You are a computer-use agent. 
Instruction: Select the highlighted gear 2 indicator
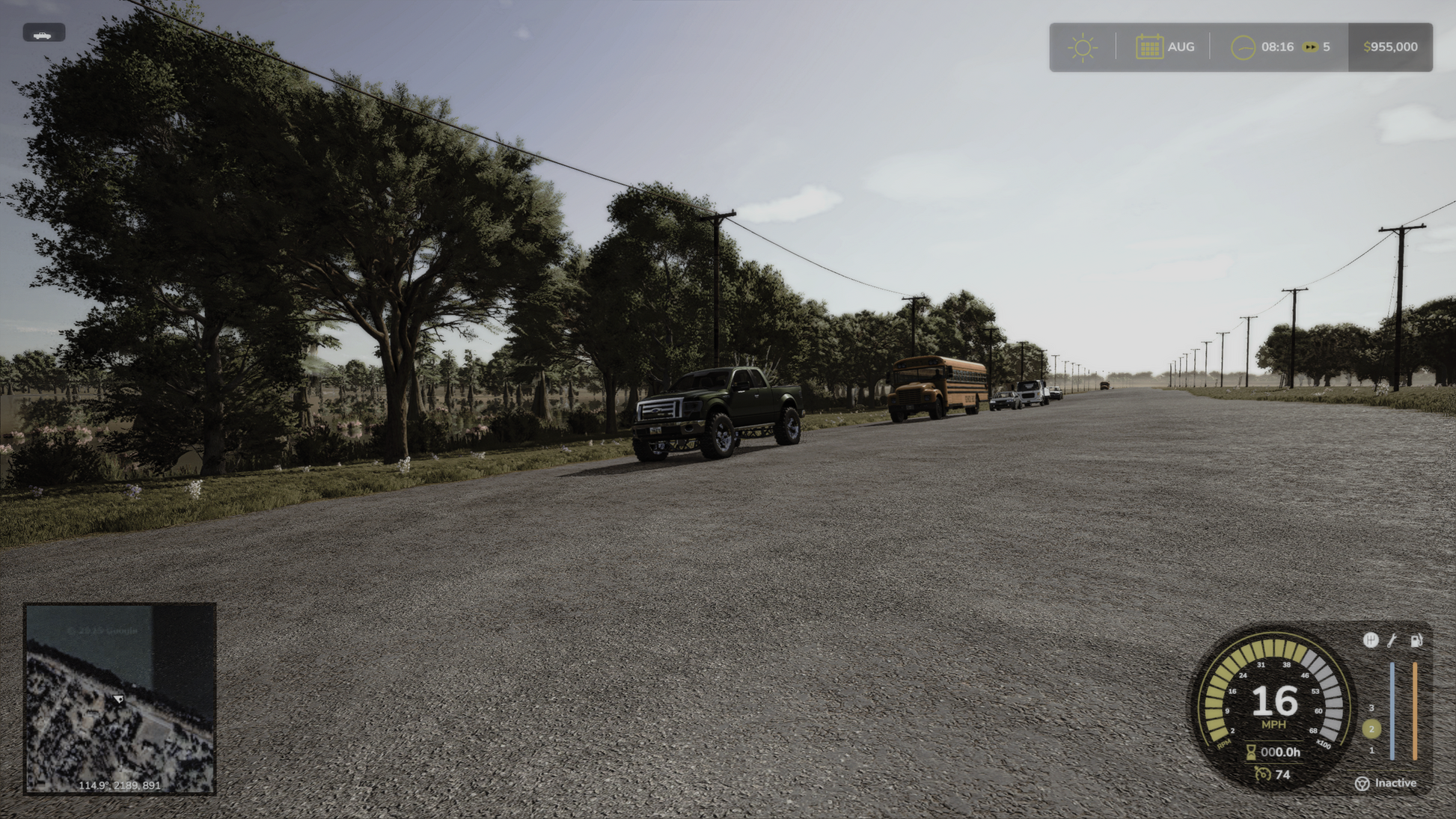1371,728
